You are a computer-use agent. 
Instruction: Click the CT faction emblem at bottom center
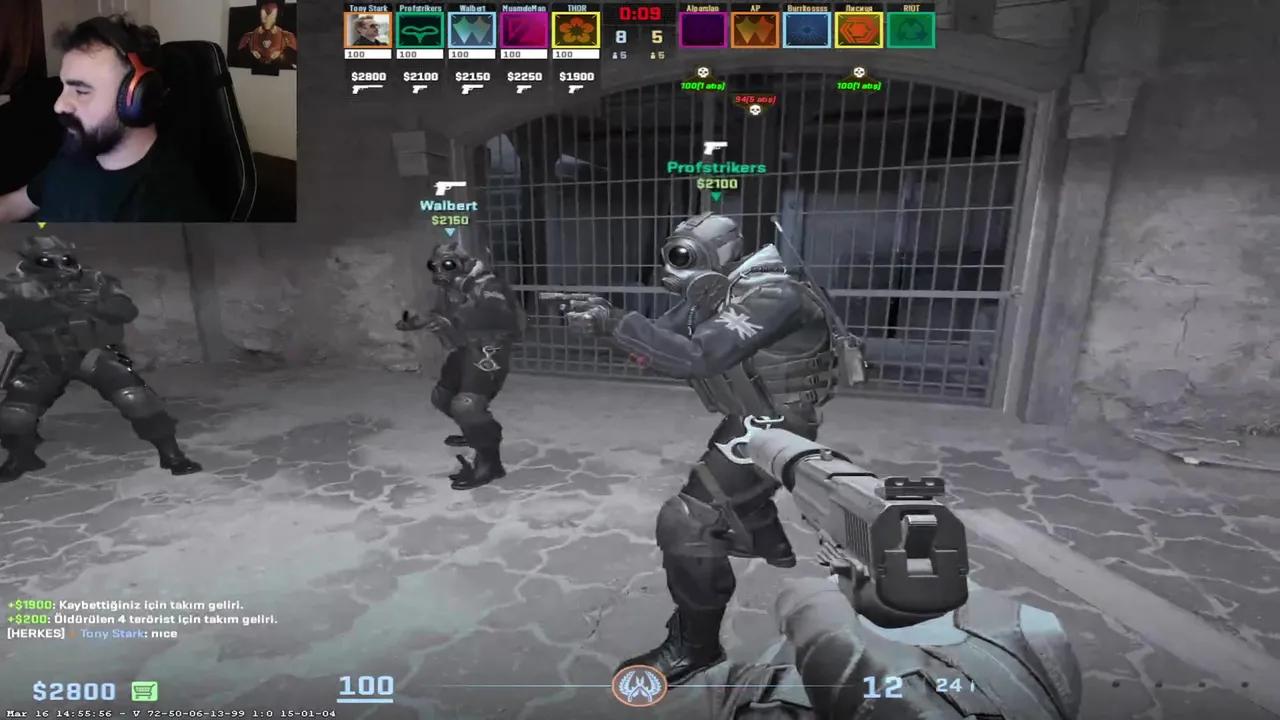pos(640,687)
